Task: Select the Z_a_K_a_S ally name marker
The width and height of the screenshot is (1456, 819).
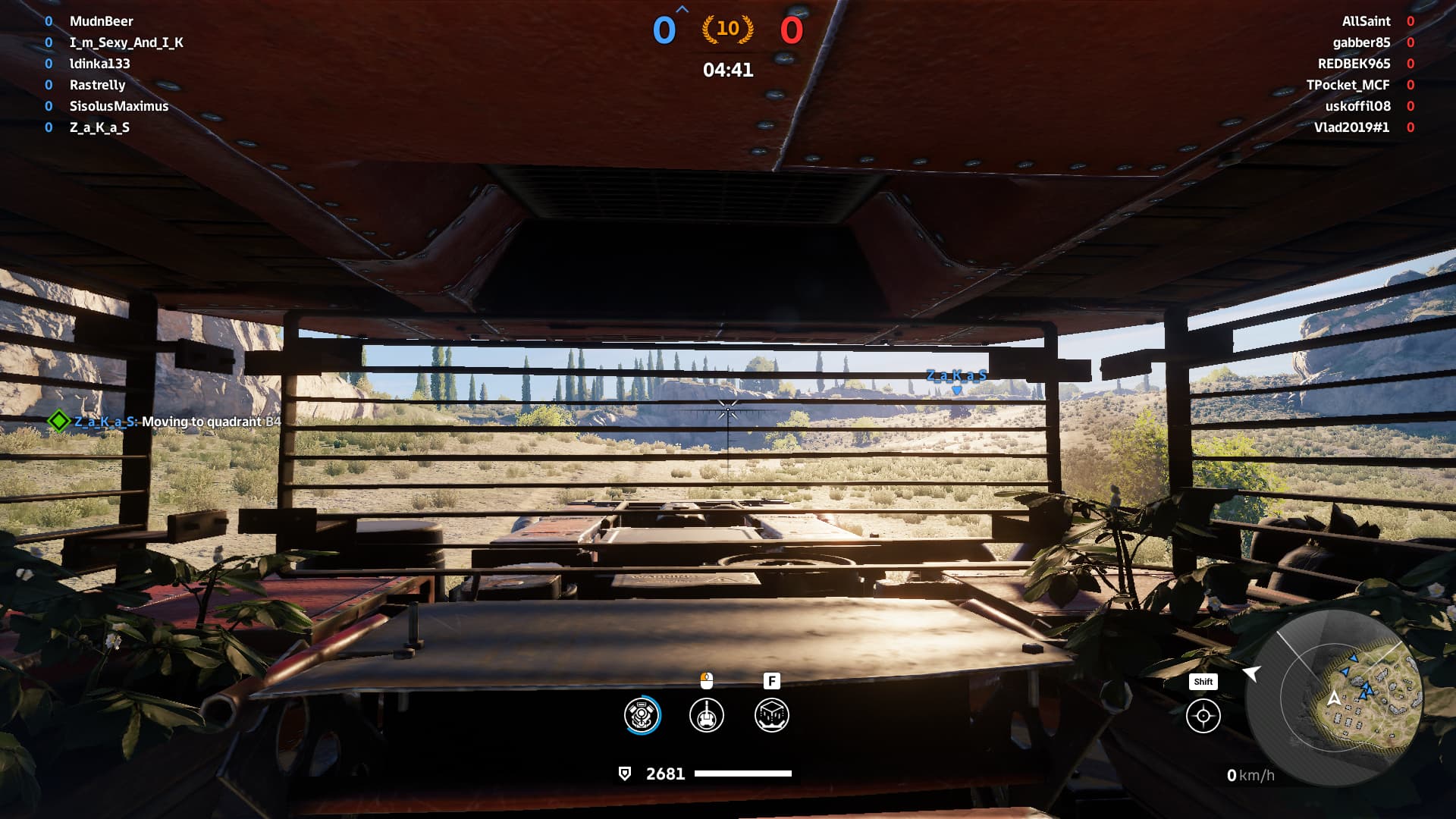Action: [x=956, y=376]
